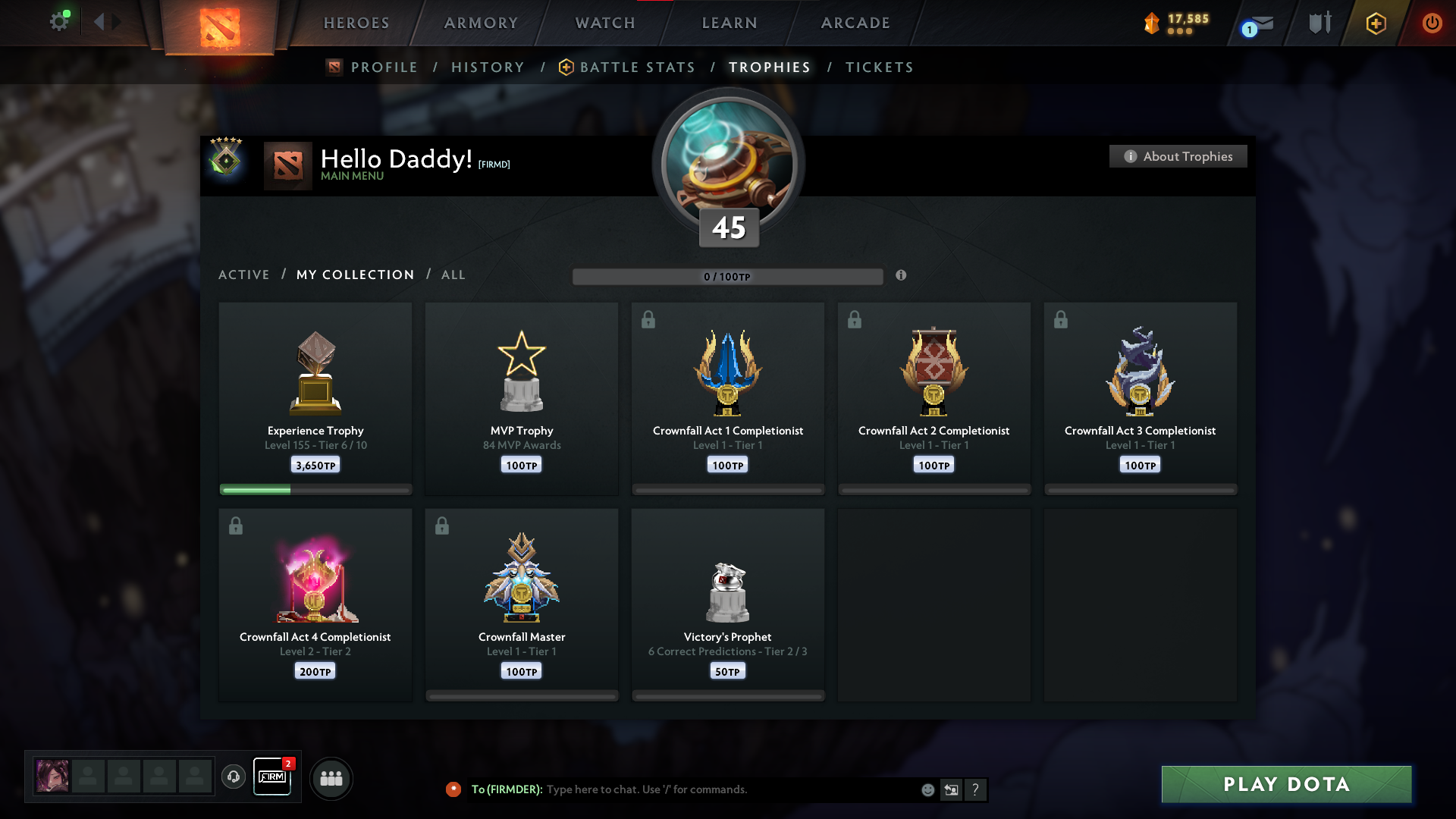The width and height of the screenshot is (1456, 819).
Task: Switch to the ACTIVE trophies filter
Action: click(243, 275)
